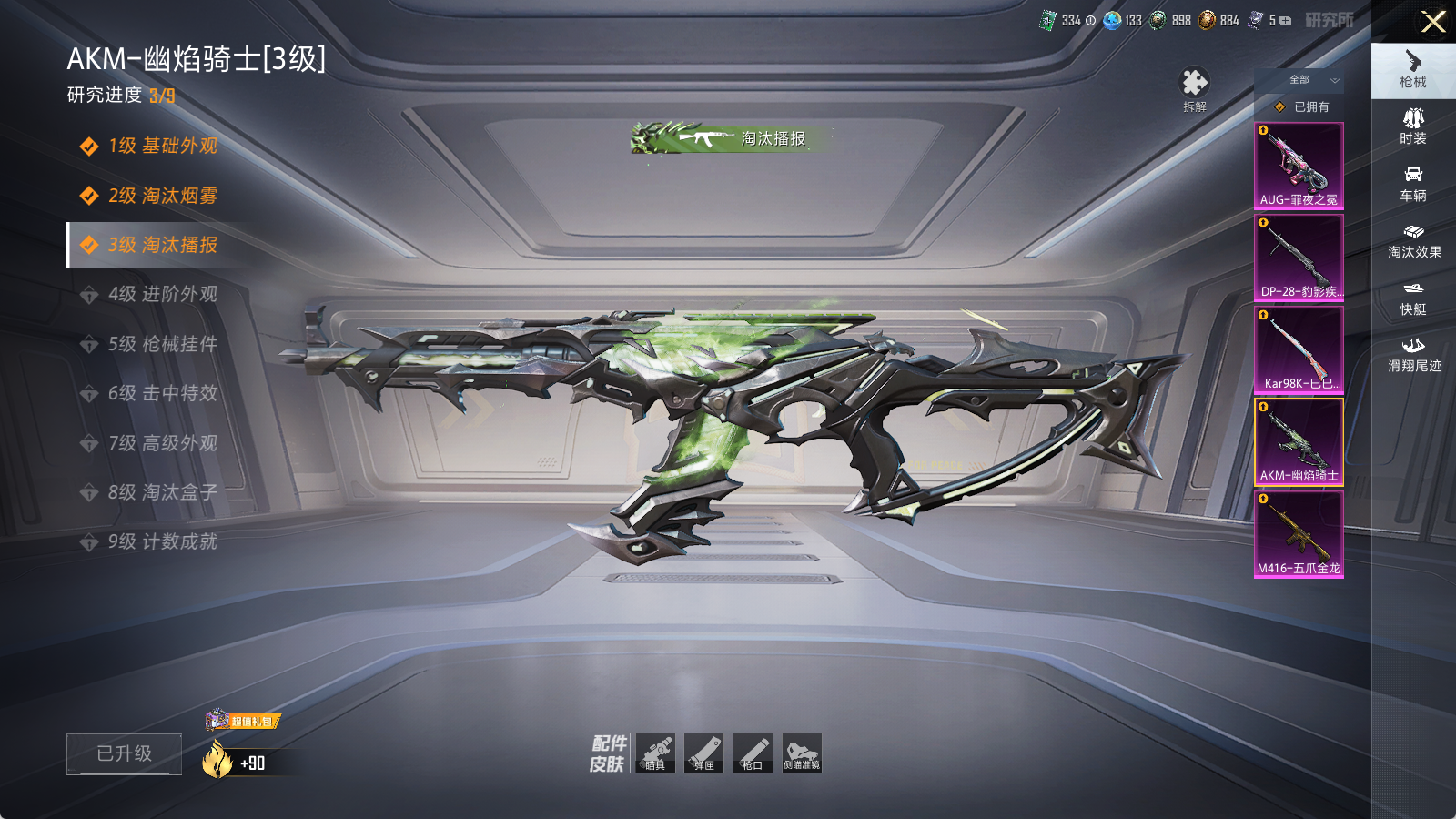
Task: Open the 瞄具 scope attachment skin slot
Action: [x=655, y=753]
